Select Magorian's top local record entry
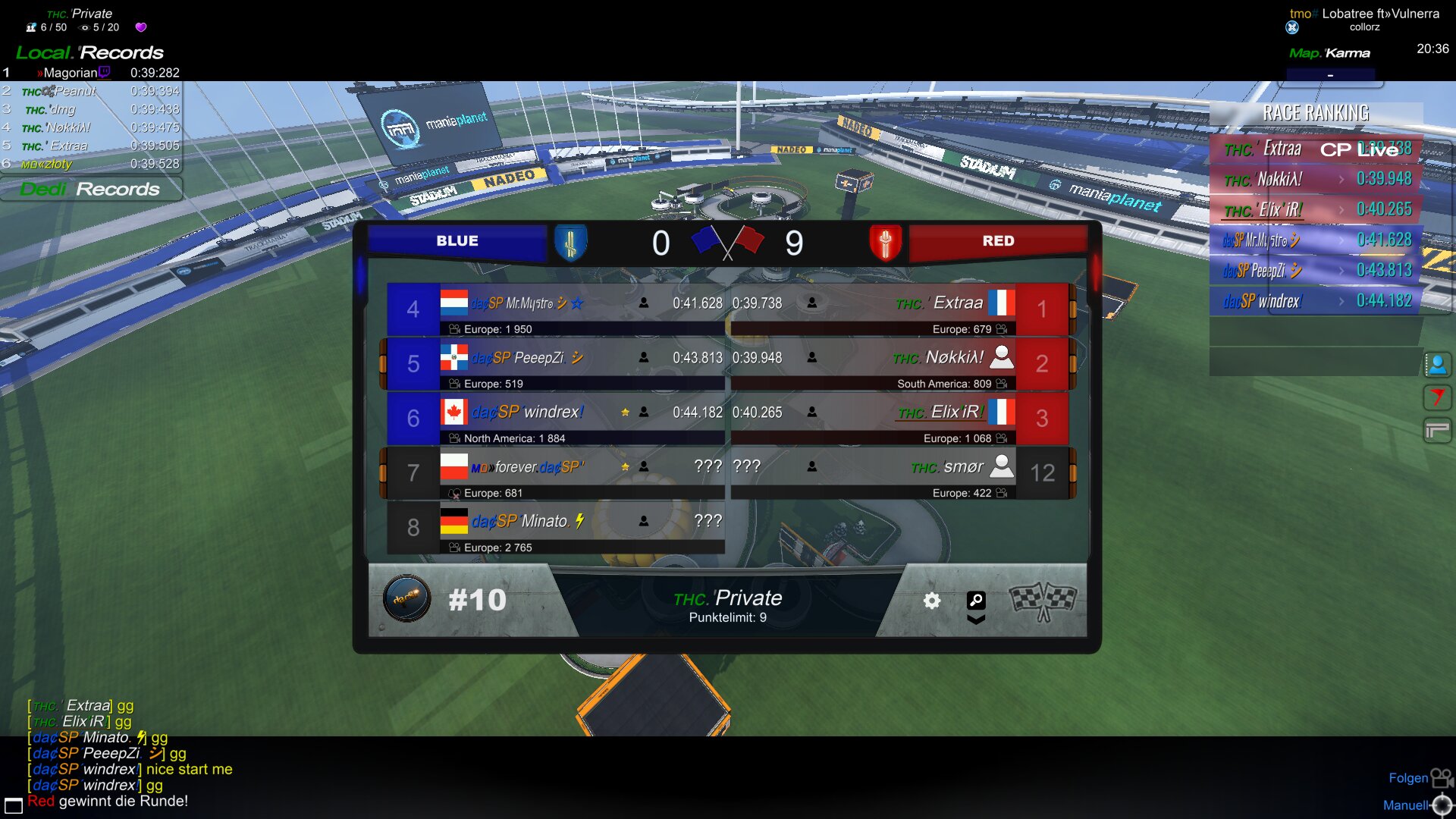Viewport: 1456px width, 819px height. (91, 73)
